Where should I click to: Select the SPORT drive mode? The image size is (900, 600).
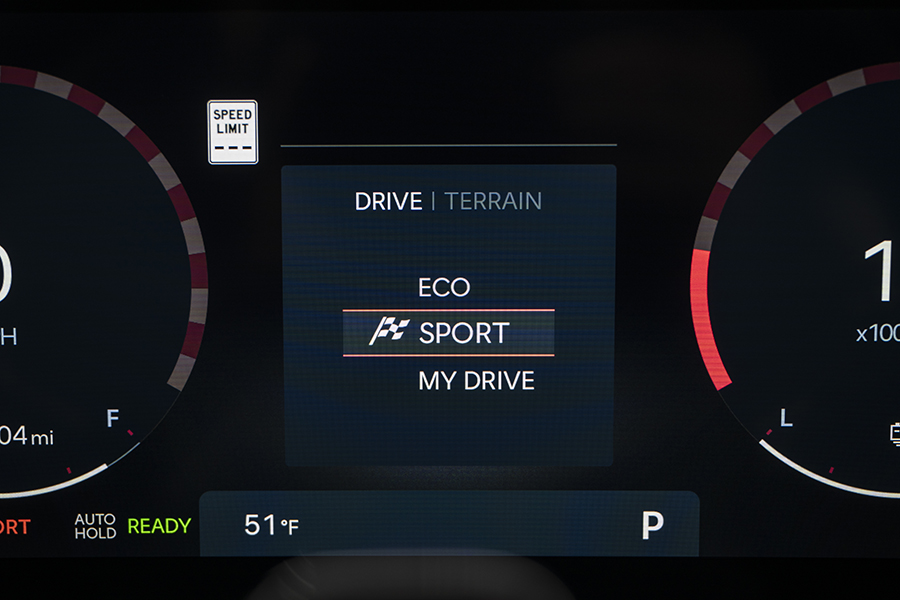(449, 333)
